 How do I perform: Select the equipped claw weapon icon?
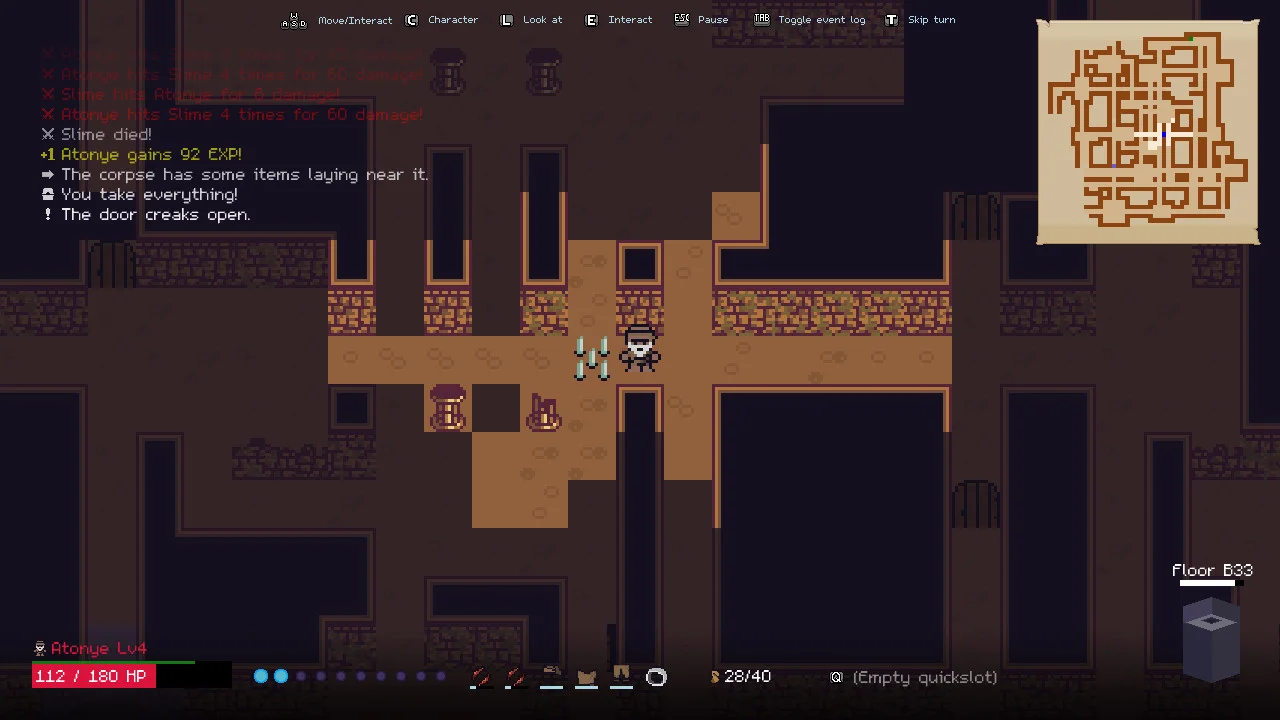tap(480, 677)
